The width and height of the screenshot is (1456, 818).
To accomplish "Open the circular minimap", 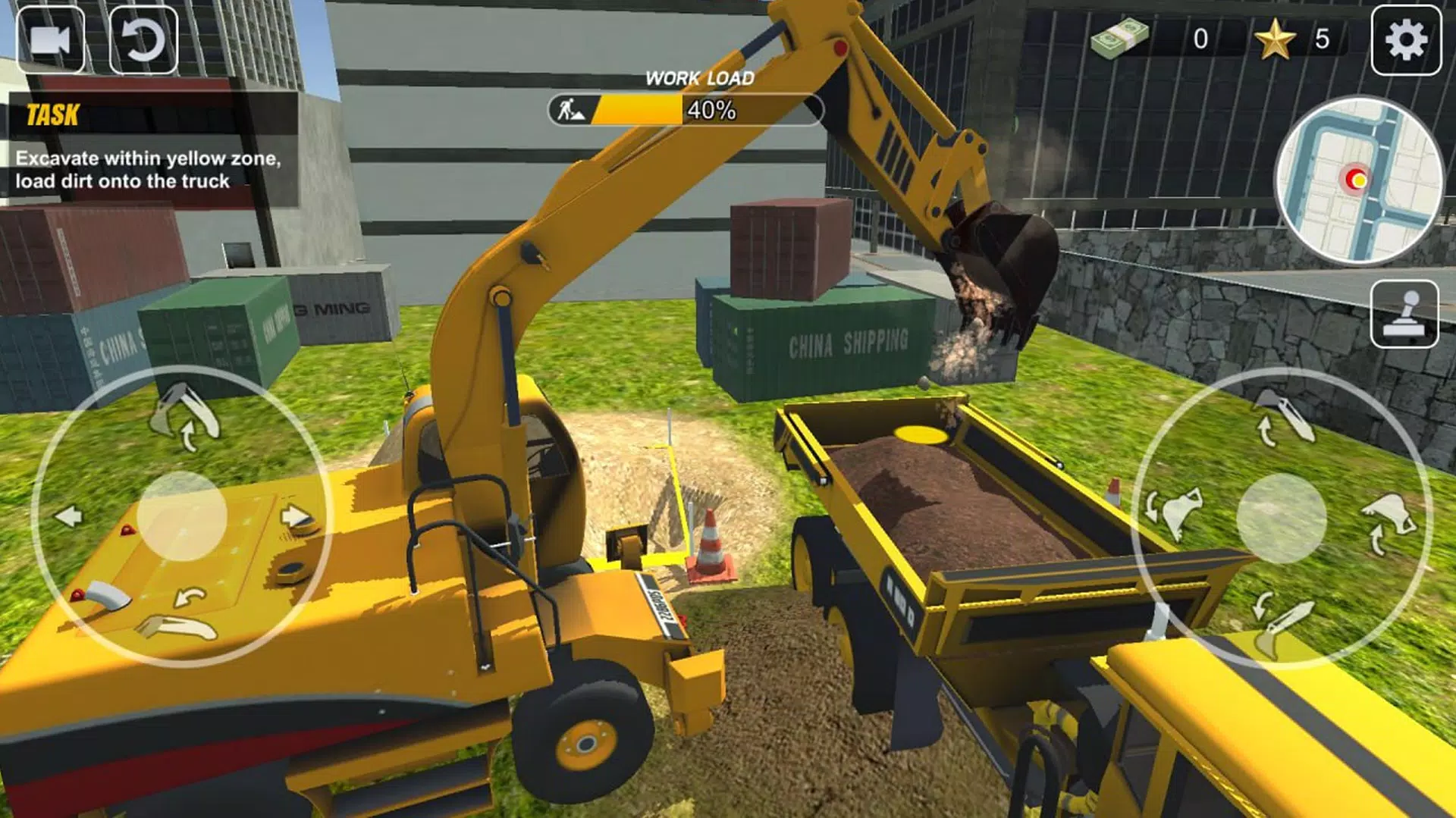I will (1359, 180).
